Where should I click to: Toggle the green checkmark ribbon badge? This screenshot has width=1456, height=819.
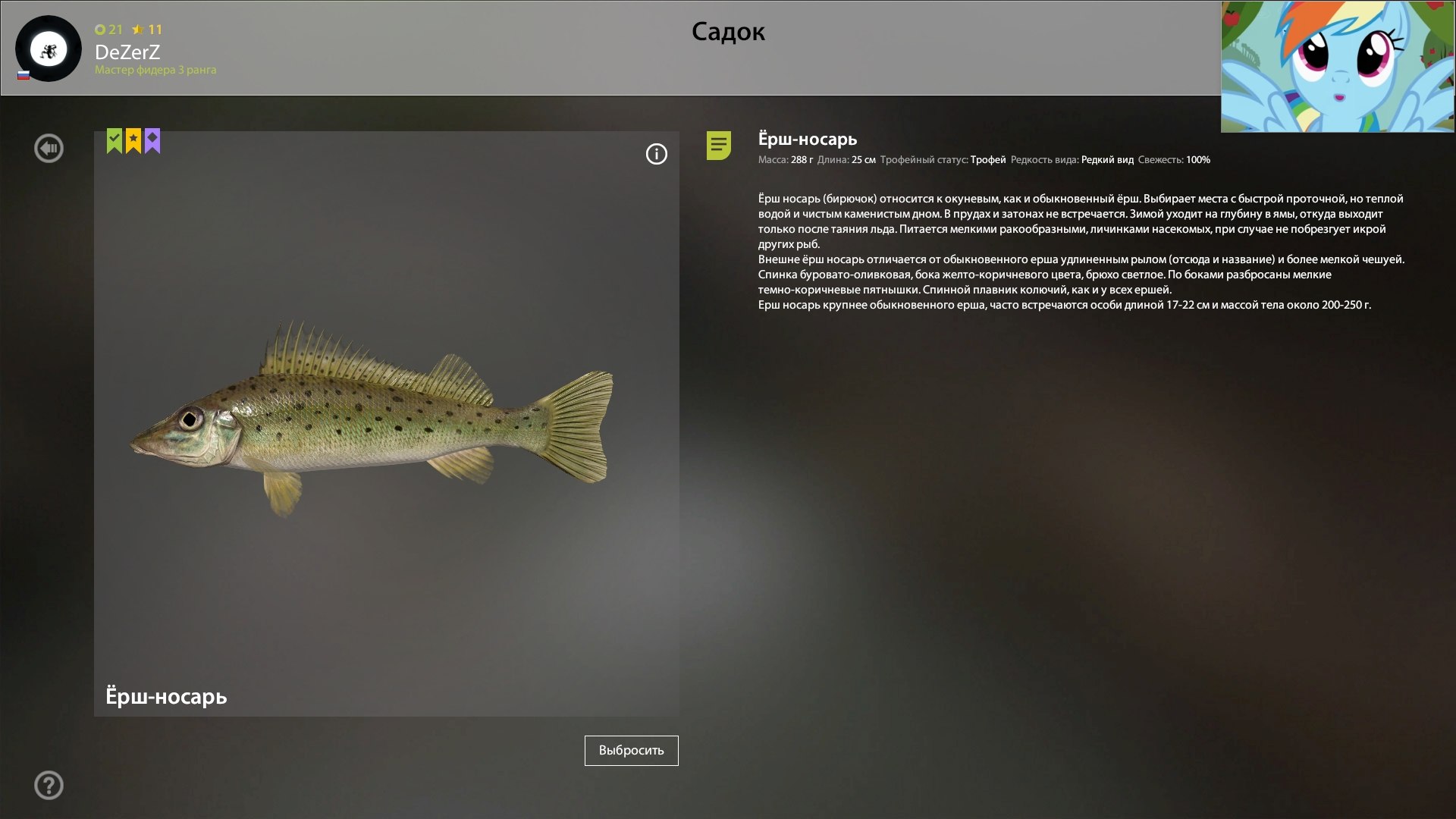tap(114, 141)
